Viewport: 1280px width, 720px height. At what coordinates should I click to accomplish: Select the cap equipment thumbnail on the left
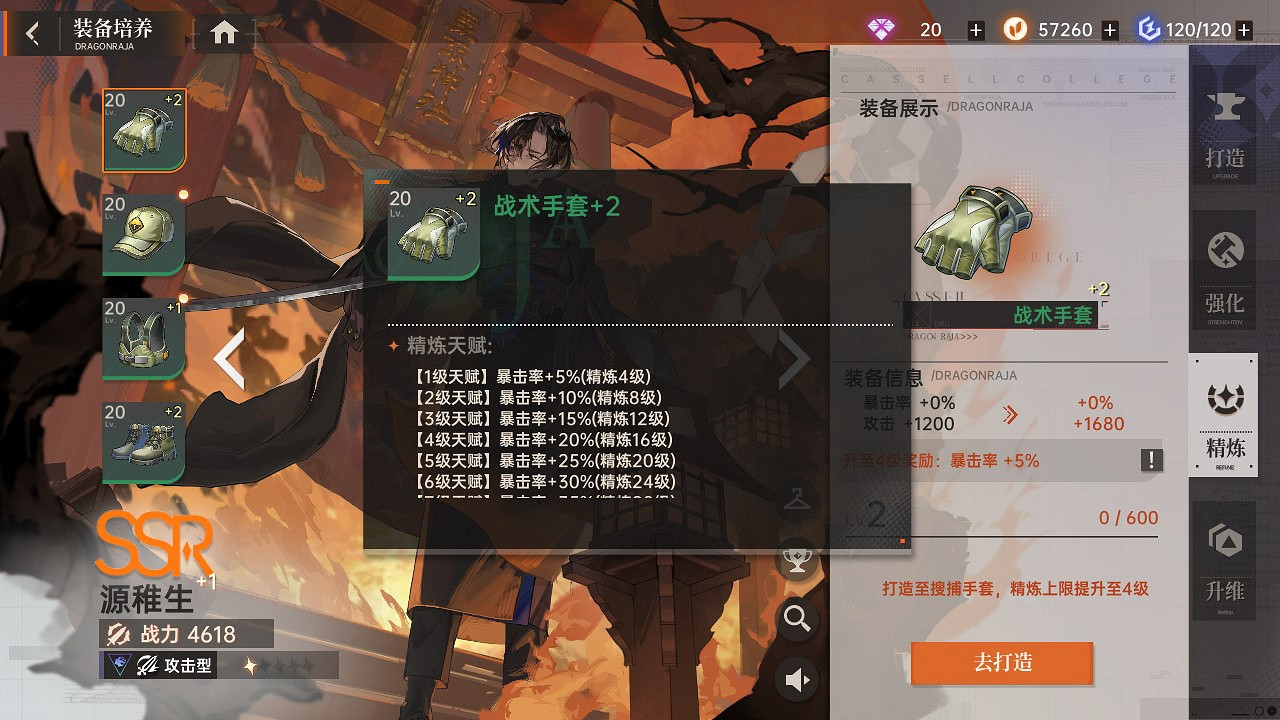click(x=143, y=235)
